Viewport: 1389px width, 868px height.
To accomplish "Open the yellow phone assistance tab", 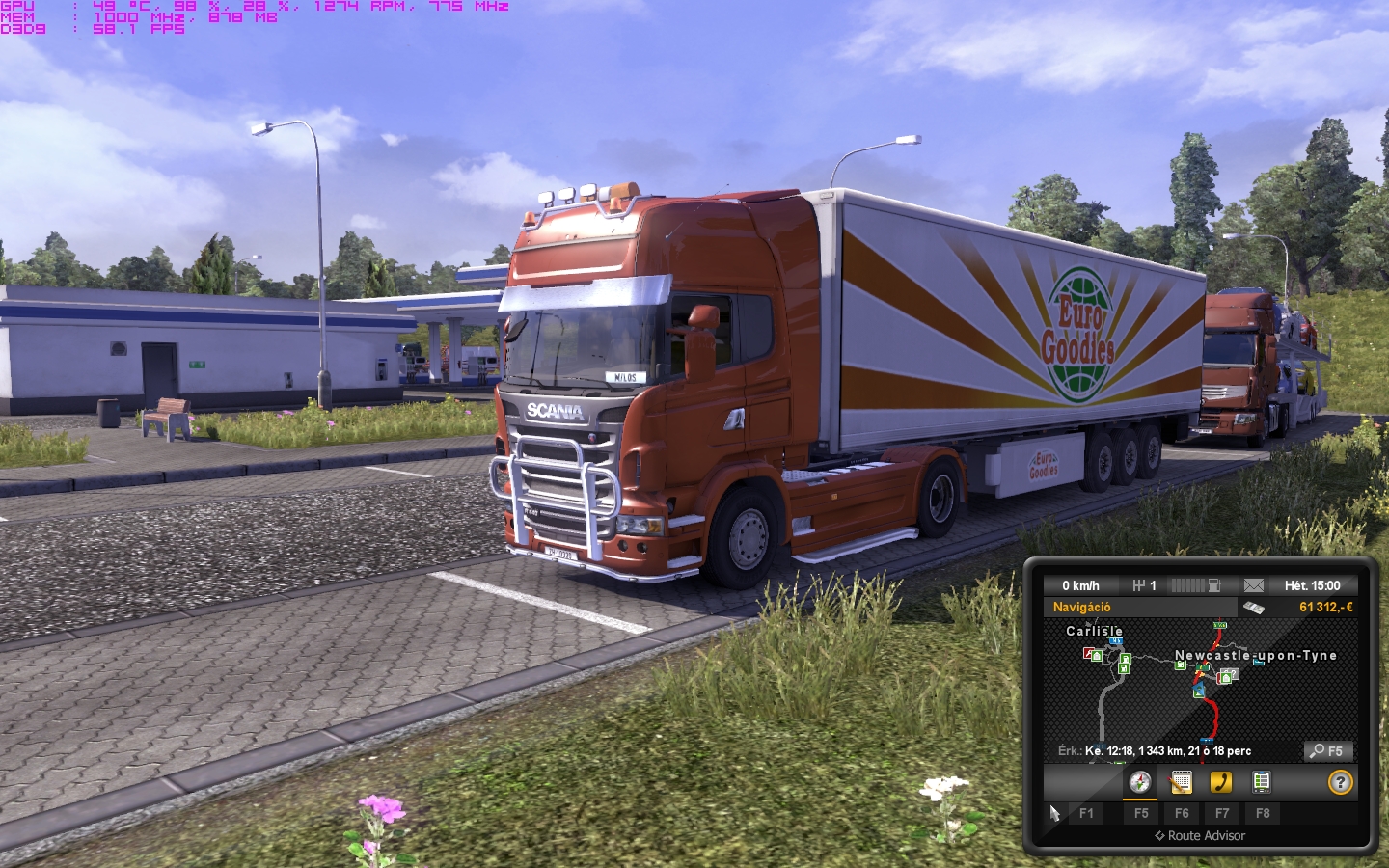I will (1221, 782).
